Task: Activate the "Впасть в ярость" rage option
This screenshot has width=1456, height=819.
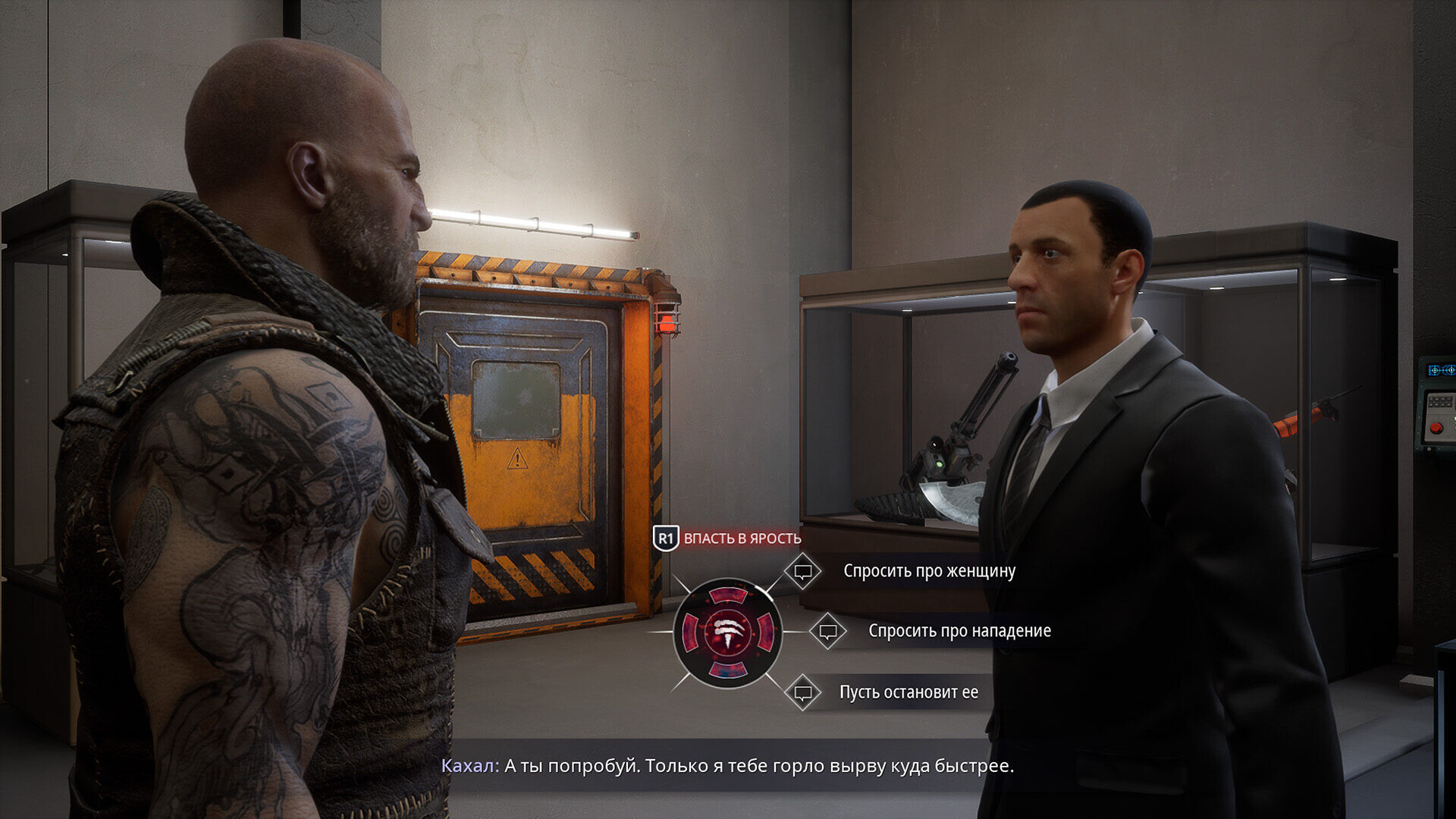Action: pyautogui.click(x=741, y=538)
